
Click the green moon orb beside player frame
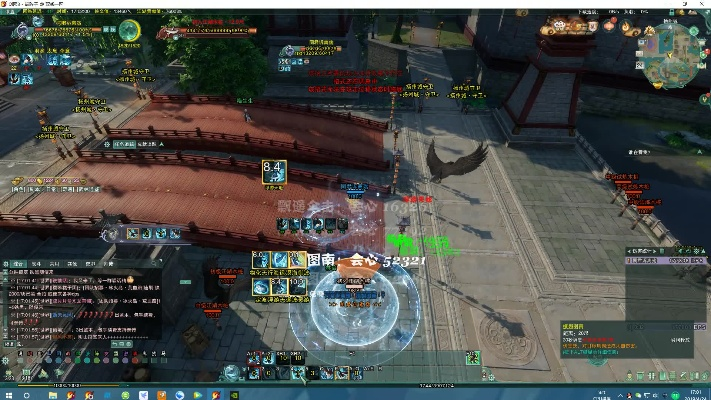[x=129, y=31]
